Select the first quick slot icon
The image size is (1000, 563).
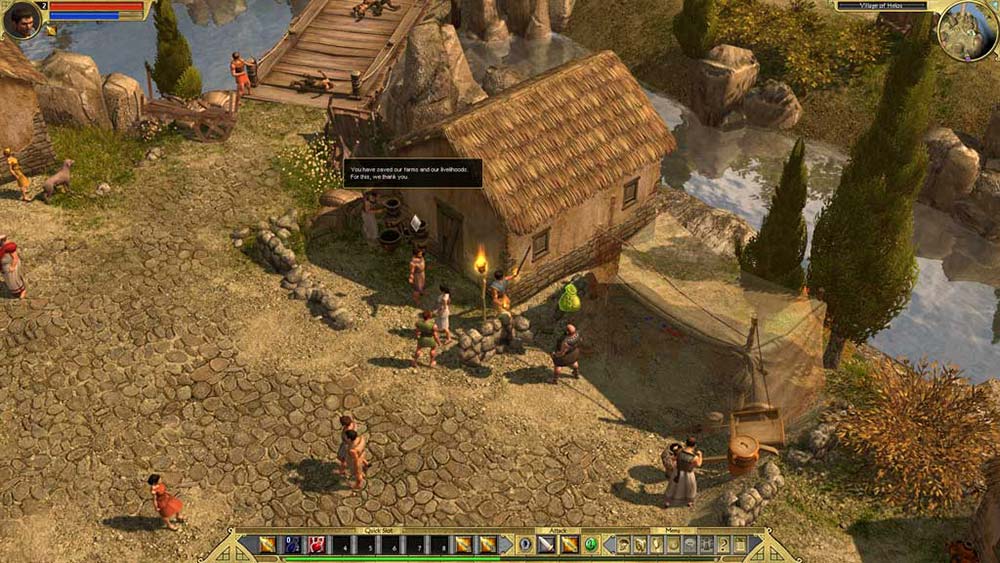coord(267,545)
